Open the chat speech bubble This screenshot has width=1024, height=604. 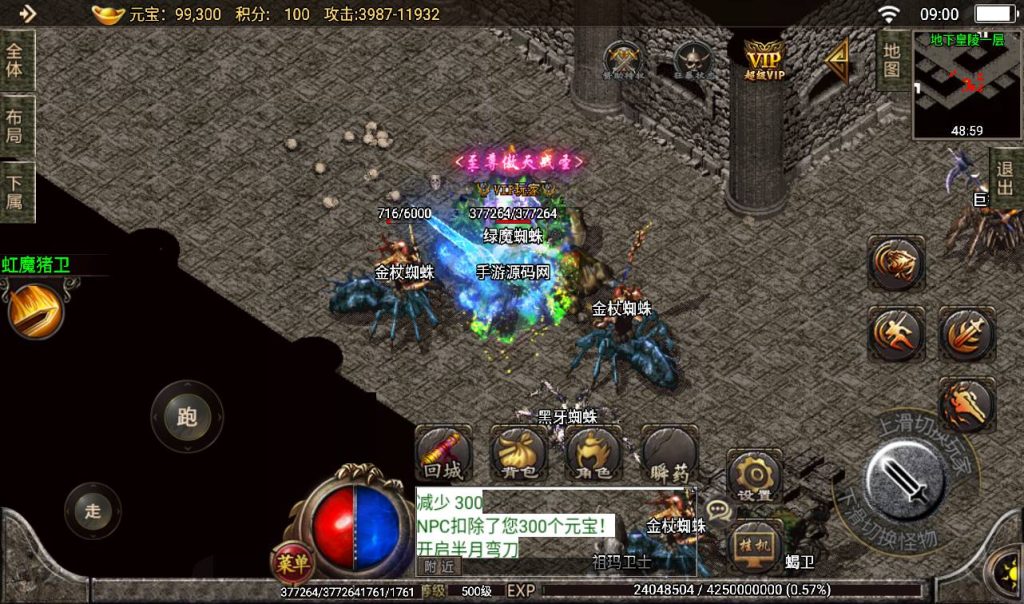(718, 510)
